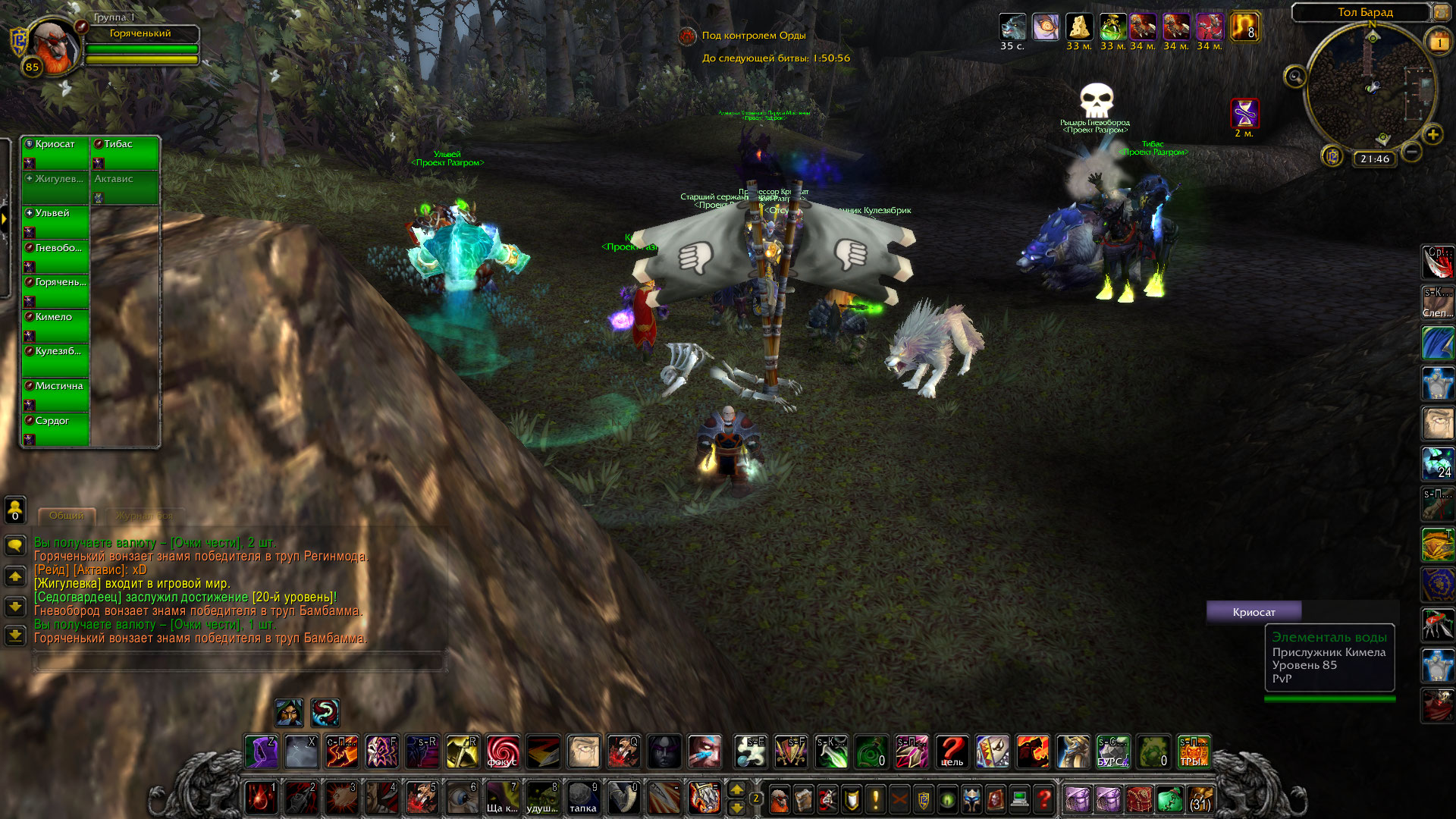This screenshot has width=1456, height=819.
Task: Zoom in the minimap with plus button
Action: [1432, 135]
